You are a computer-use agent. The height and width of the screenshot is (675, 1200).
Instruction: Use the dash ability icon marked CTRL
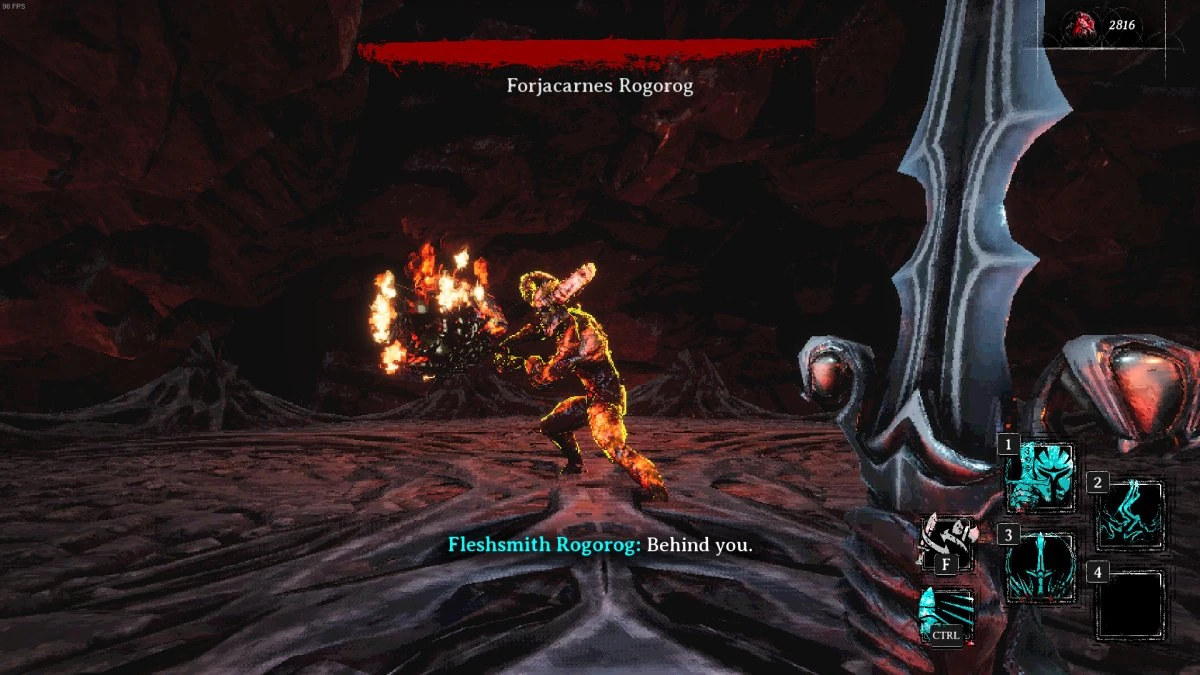pos(945,615)
